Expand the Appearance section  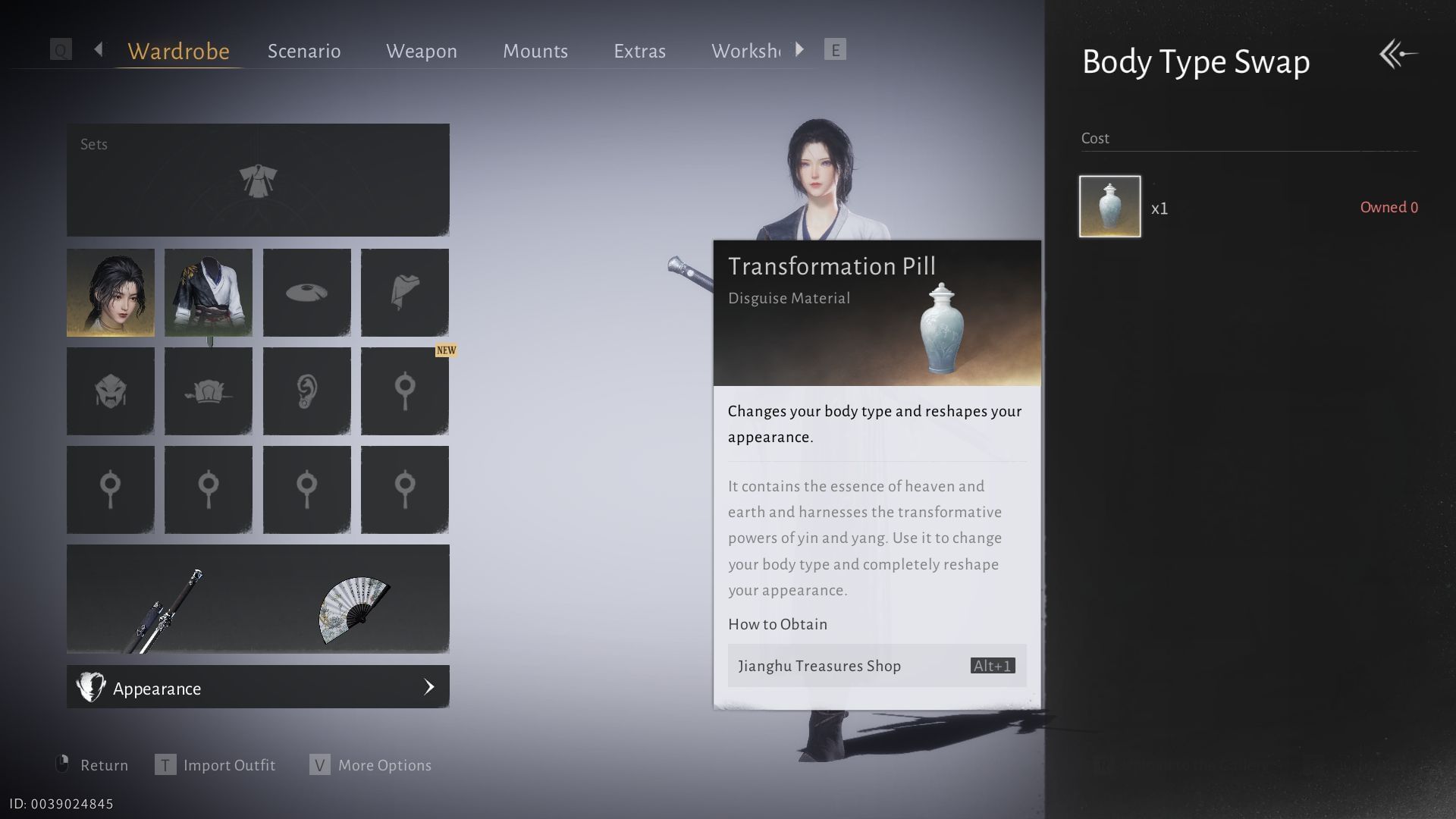pyautogui.click(x=258, y=687)
